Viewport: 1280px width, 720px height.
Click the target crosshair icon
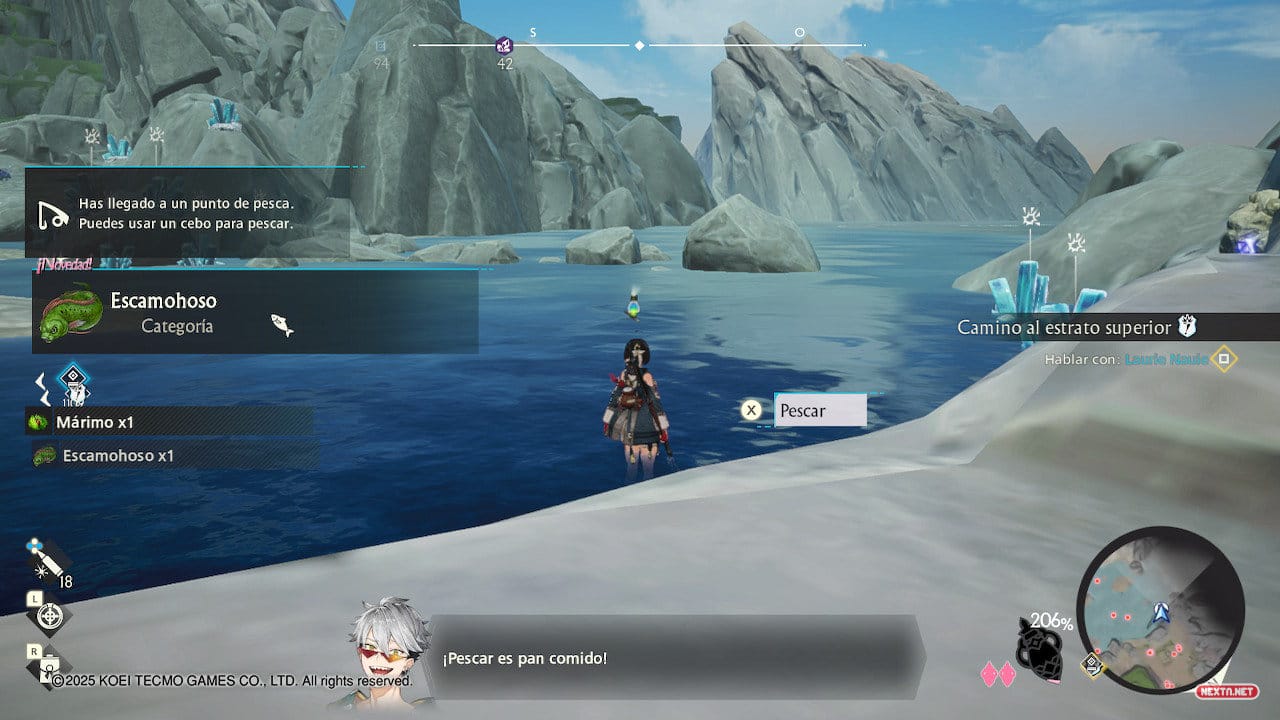49,617
